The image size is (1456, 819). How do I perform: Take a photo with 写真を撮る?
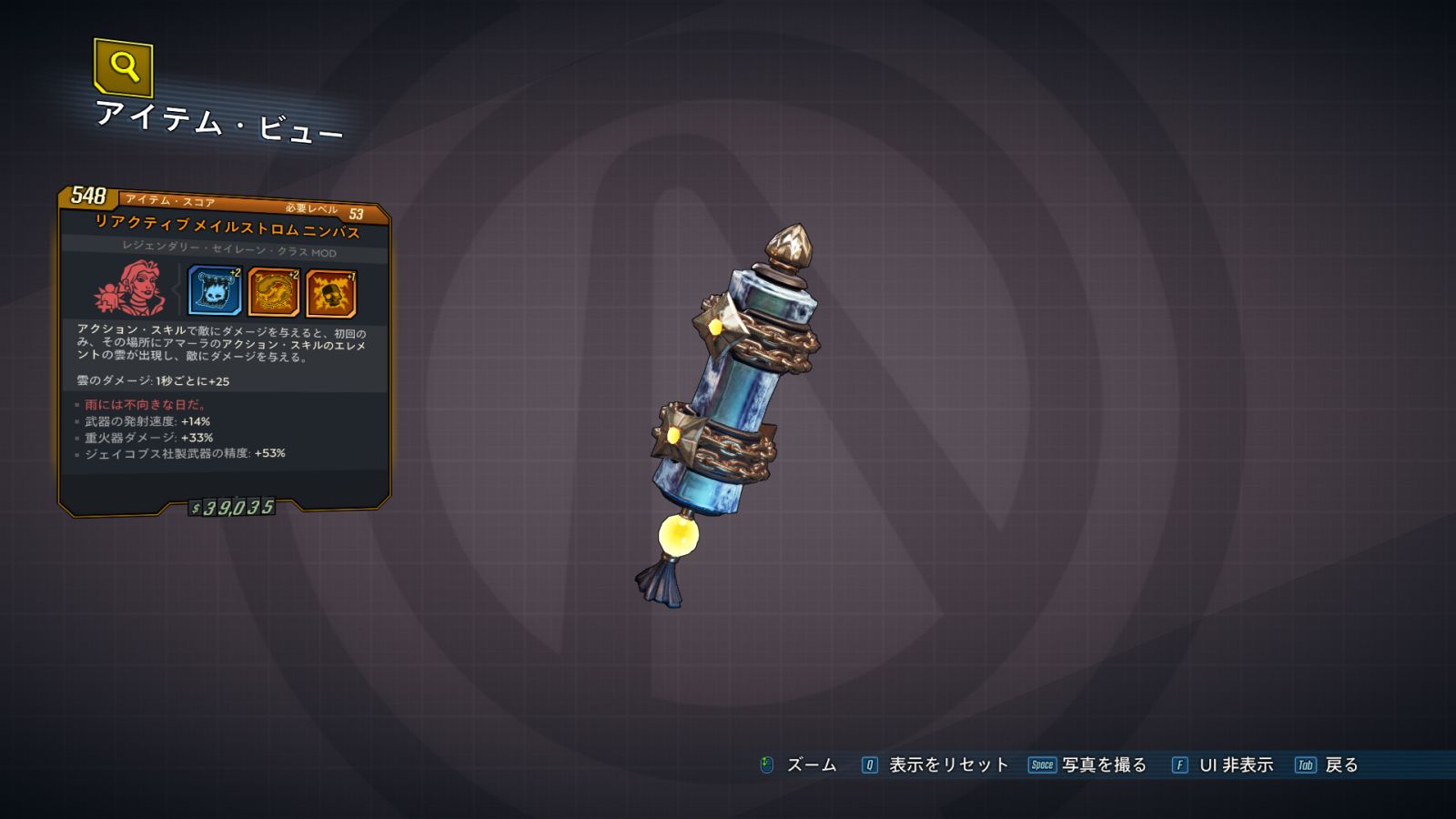(x=1103, y=765)
